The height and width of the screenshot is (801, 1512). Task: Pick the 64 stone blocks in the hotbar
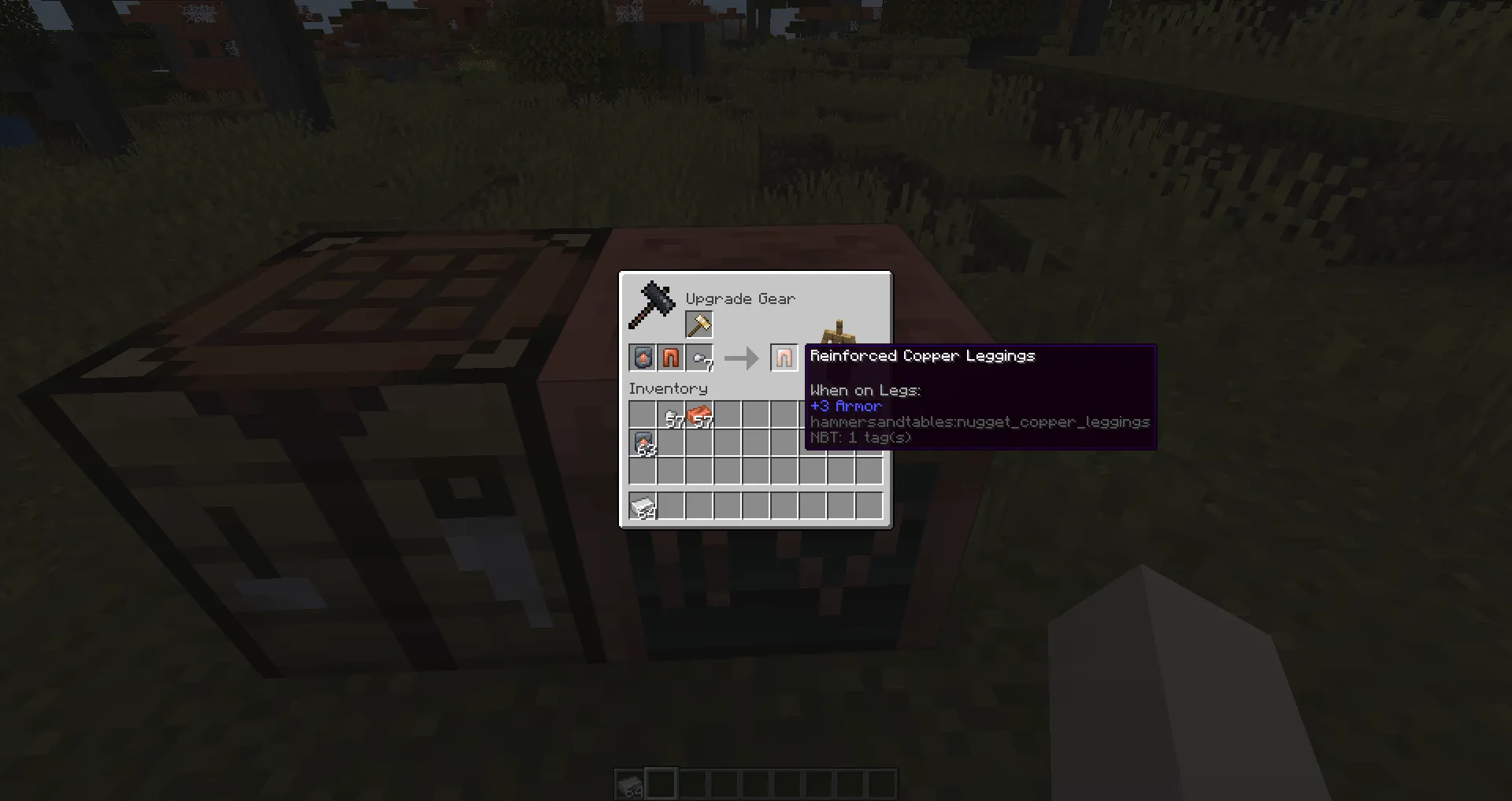coord(630,783)
